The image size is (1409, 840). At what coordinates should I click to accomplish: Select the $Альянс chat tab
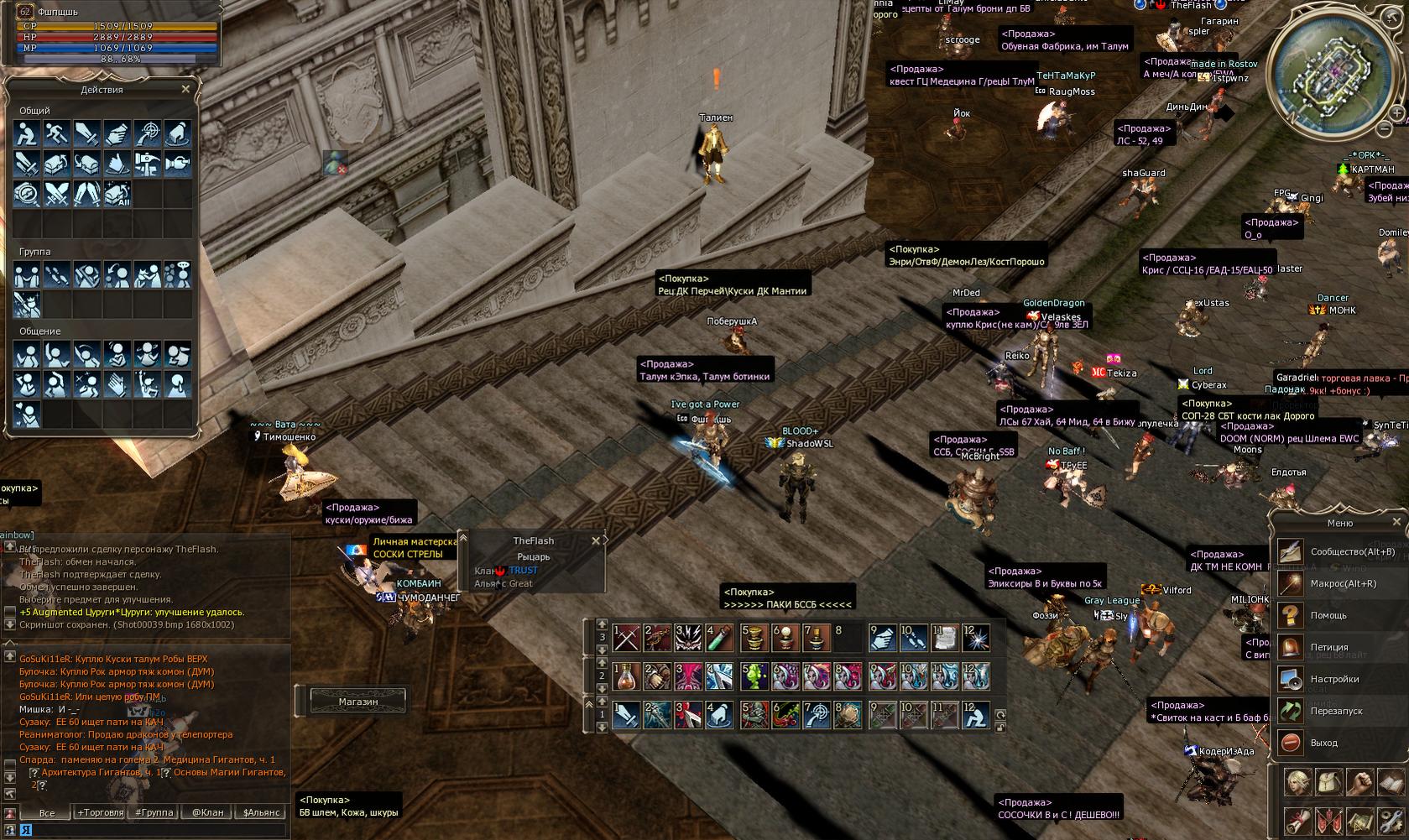tap(262, 812)
